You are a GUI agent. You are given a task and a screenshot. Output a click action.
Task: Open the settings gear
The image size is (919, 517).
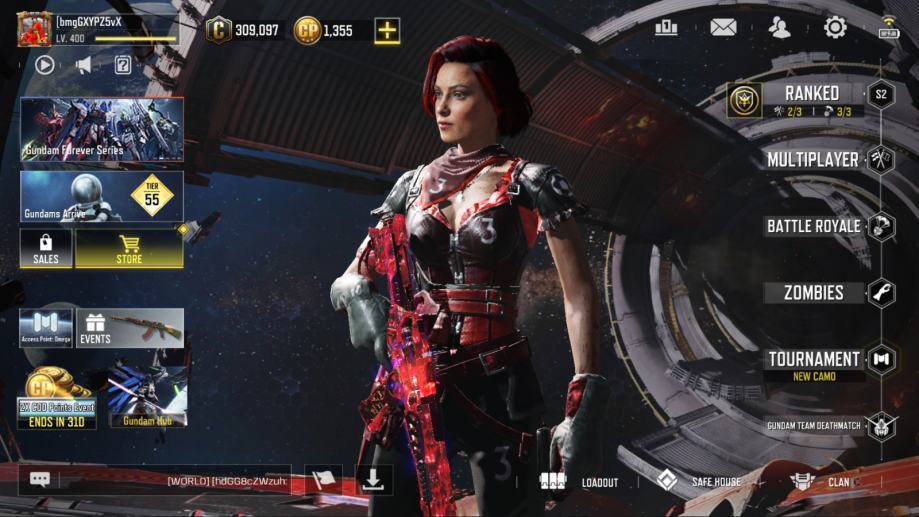point(835,28)
